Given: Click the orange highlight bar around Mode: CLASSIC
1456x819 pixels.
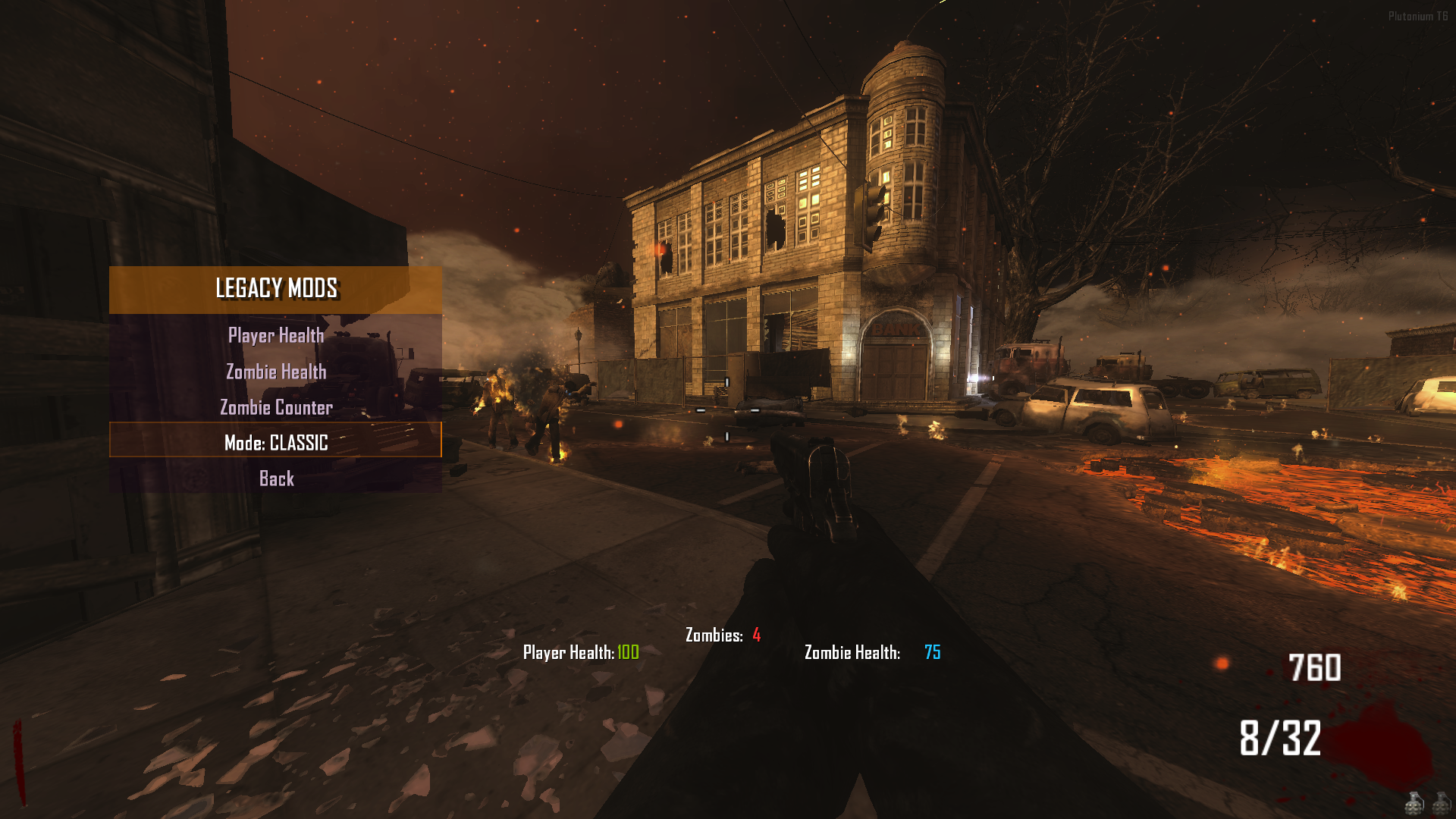Looking at the screenshot, I should pos(276,444).
